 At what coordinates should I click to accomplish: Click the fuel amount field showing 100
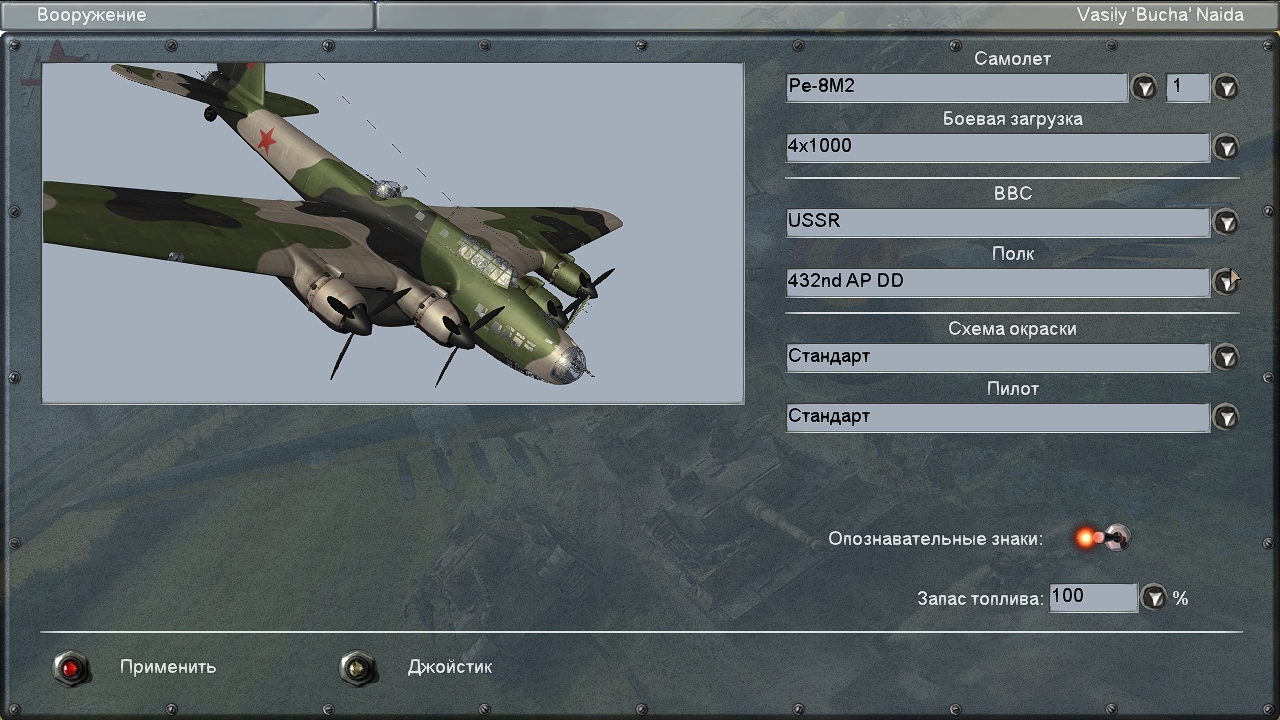pos(1092,597)
